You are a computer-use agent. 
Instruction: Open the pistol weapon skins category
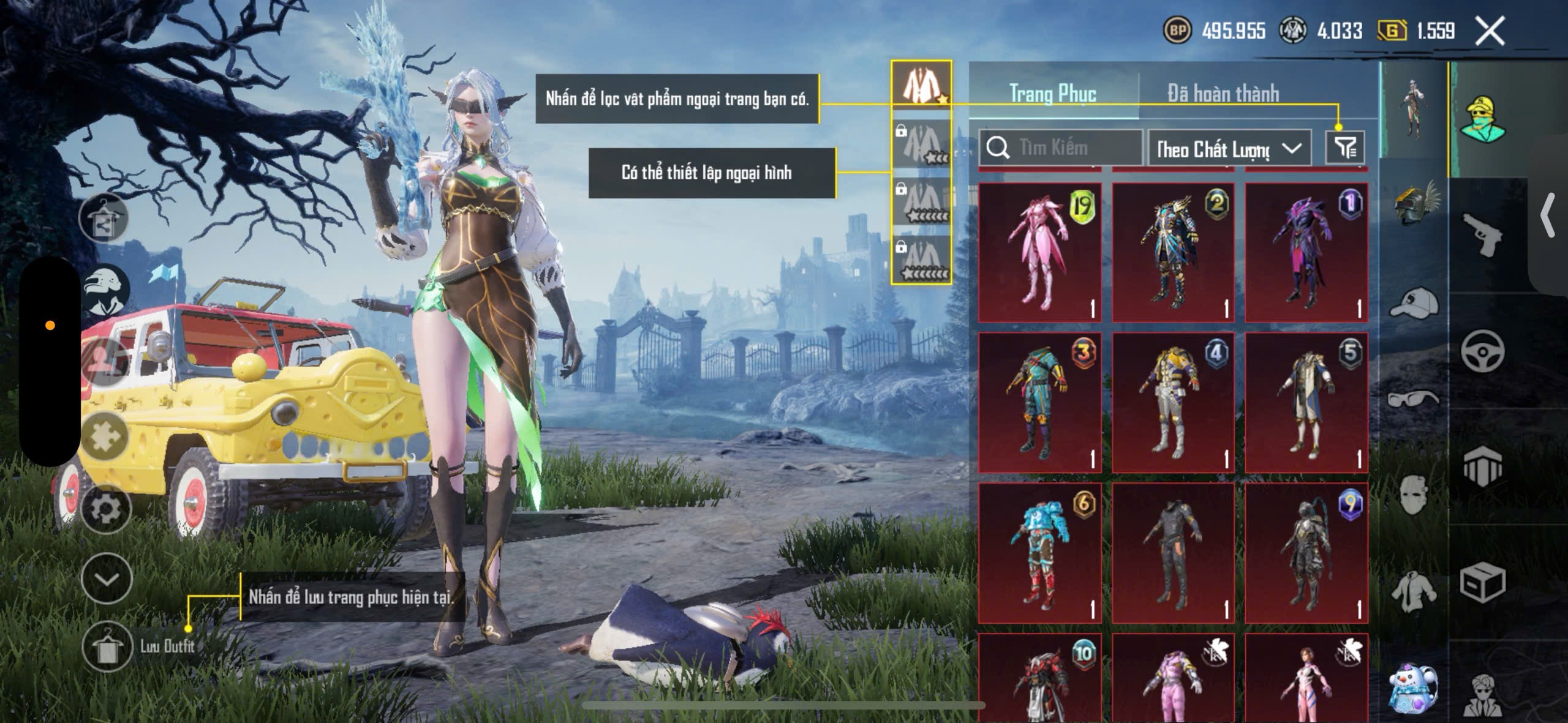(1482, 234)
